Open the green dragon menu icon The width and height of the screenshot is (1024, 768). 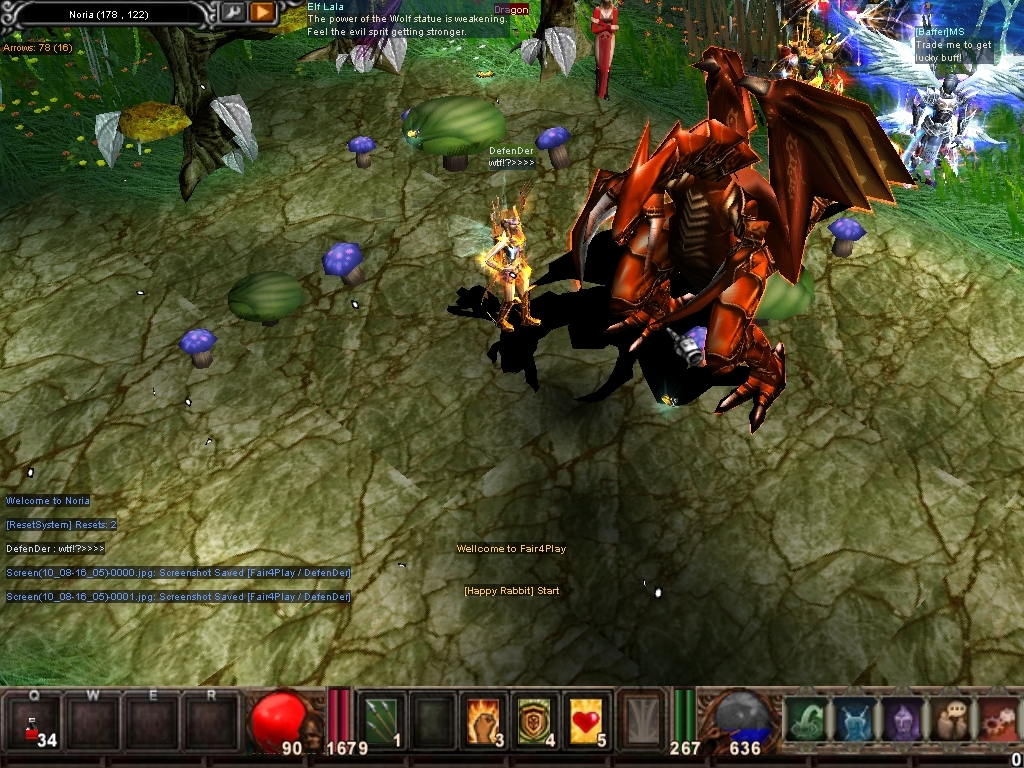point(805,720)
